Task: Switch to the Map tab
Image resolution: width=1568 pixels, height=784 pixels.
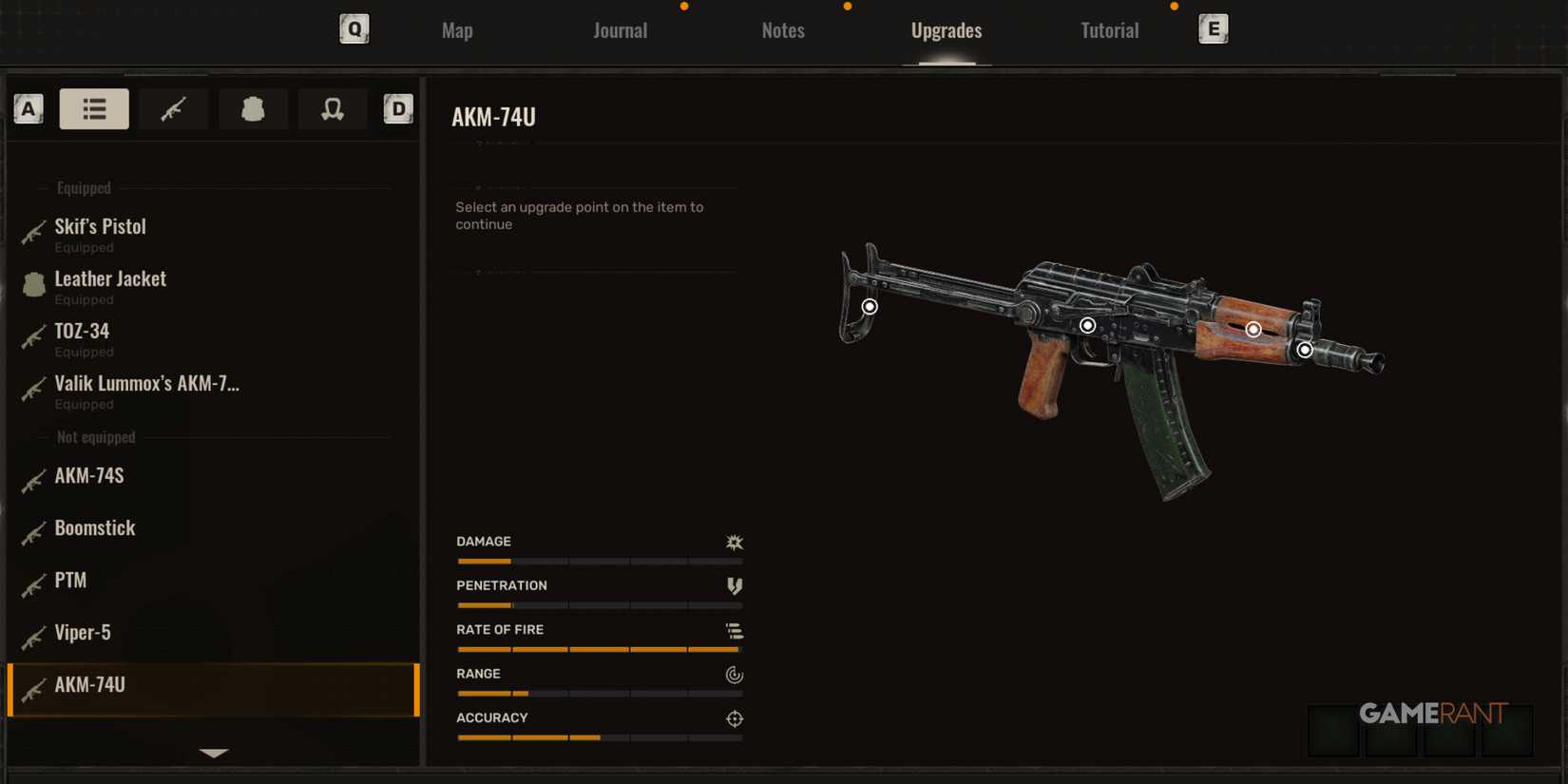Action: [457, 29]
